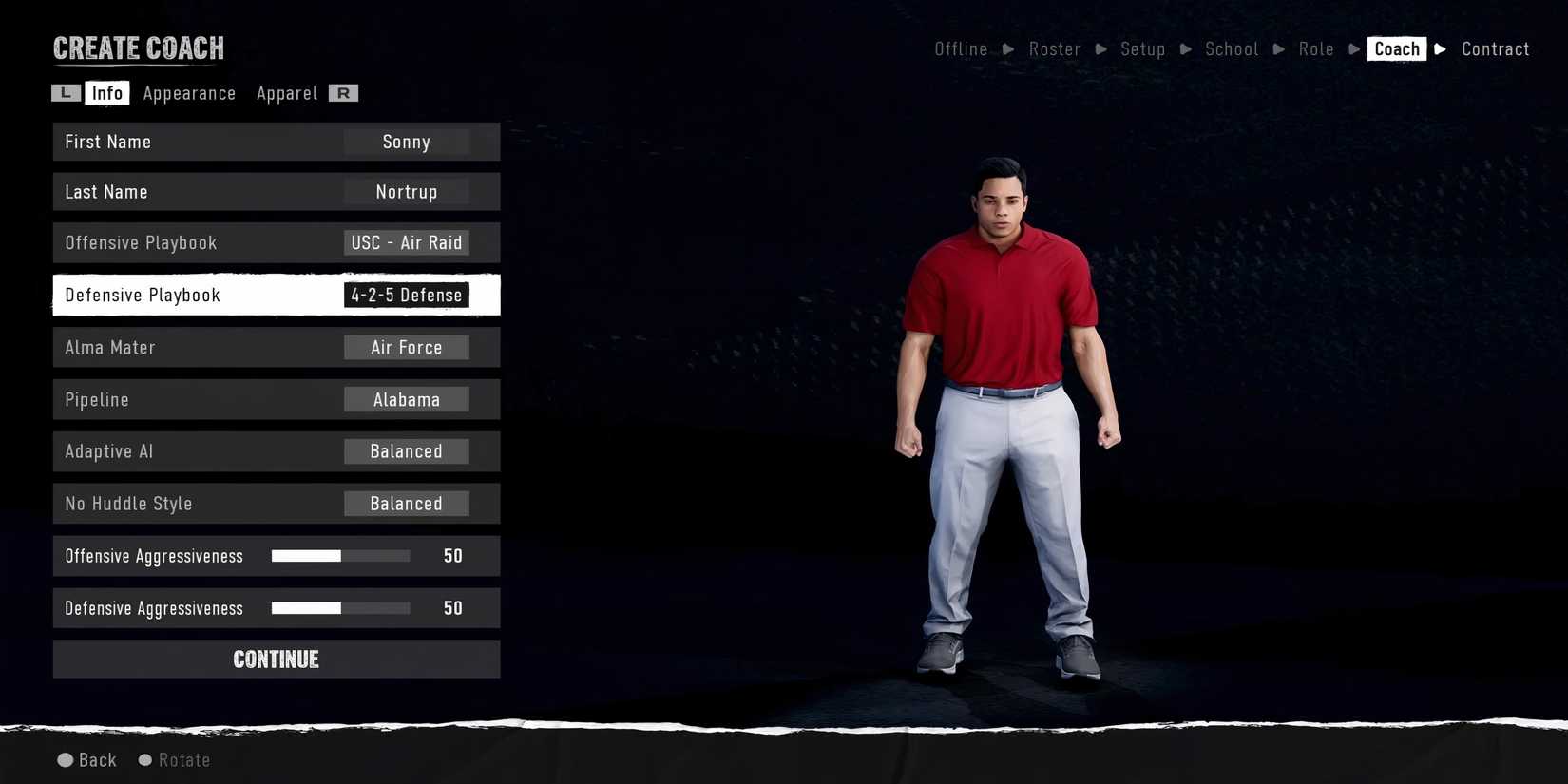This screenshot has height=784, width=1568.
Task: Change the Pipeline setting from Alabama
Action: [x=406, y=399]
